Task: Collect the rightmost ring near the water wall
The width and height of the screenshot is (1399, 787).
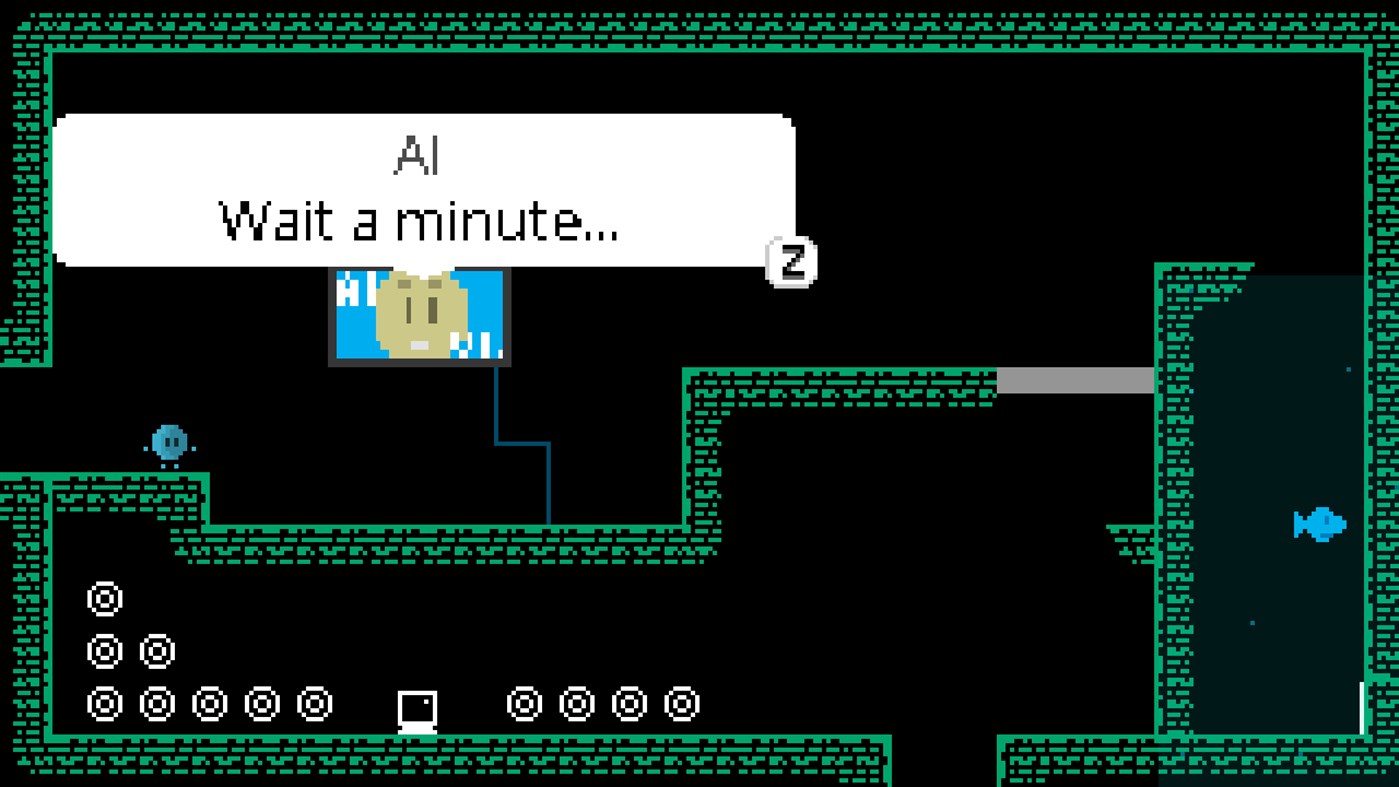Action: (x=679, y=703)
